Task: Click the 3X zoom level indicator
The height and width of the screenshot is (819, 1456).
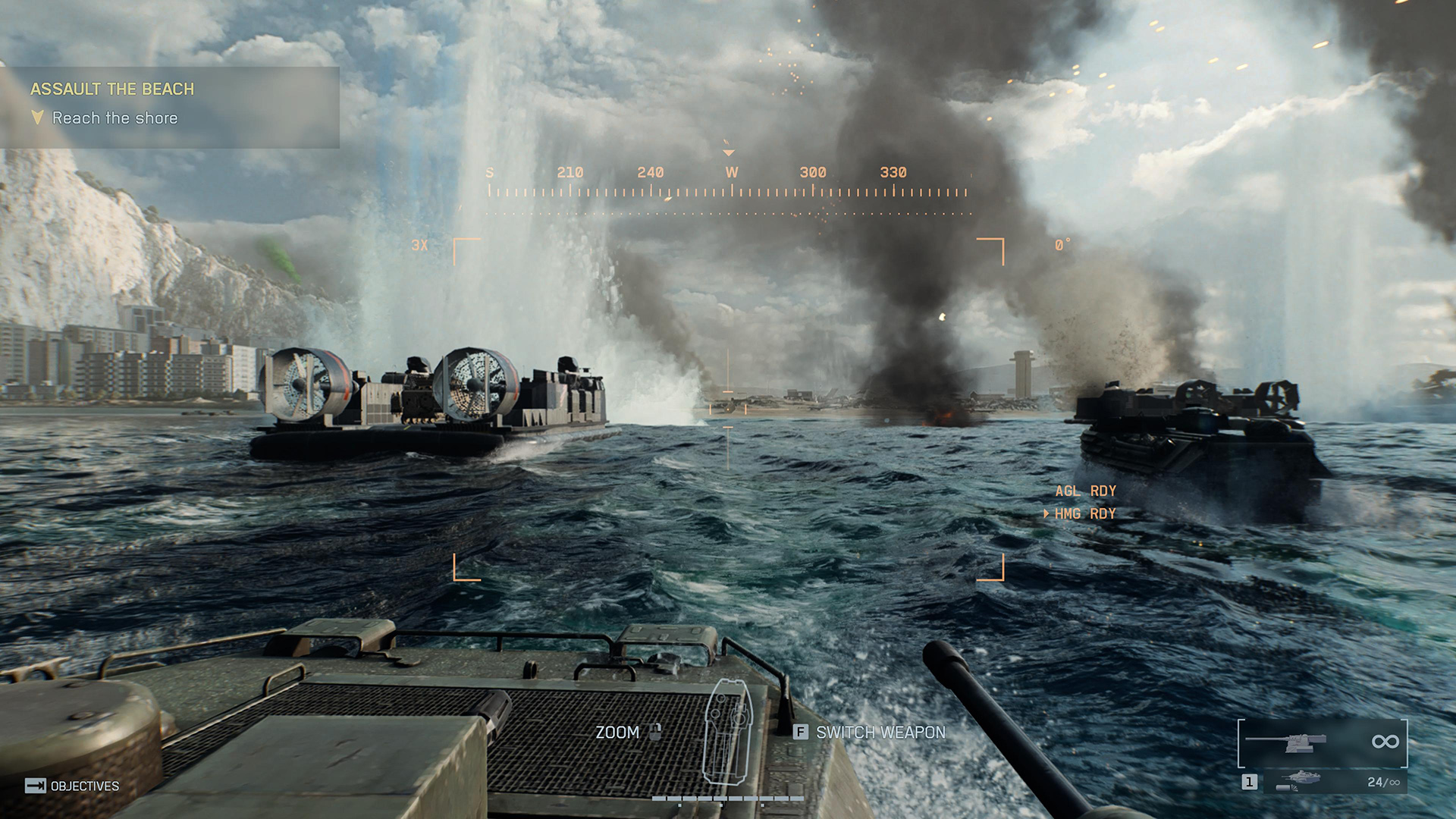Action: pyautogui.click(x=419, y=246)
